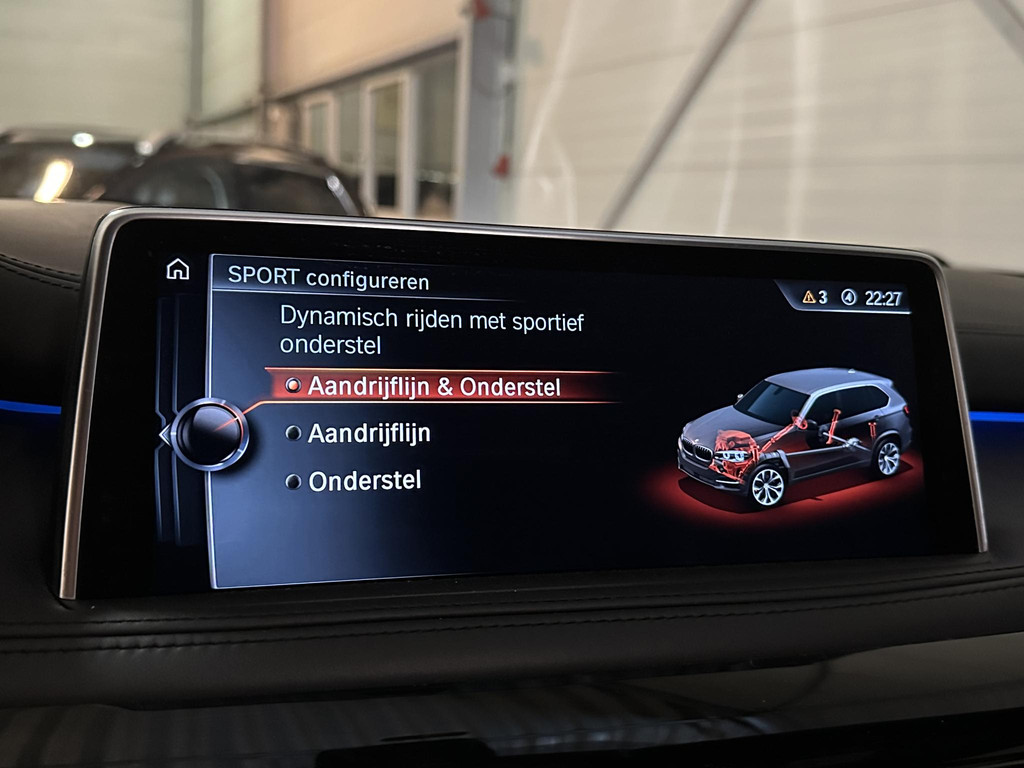
Task: Open the home screen icon
Action: (177, 269)
